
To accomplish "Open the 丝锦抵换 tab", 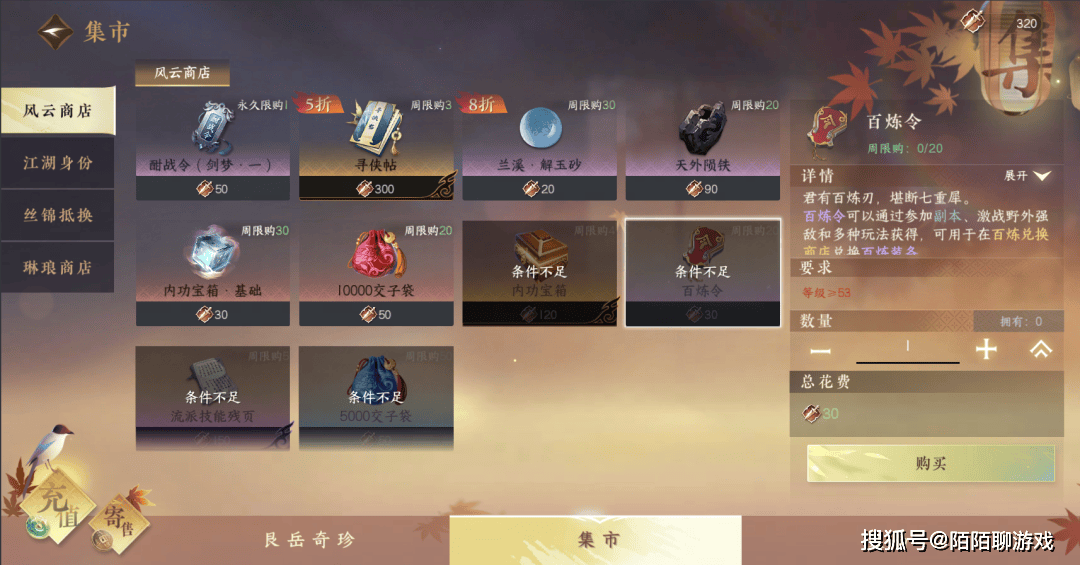I will [x=57, y=215].
